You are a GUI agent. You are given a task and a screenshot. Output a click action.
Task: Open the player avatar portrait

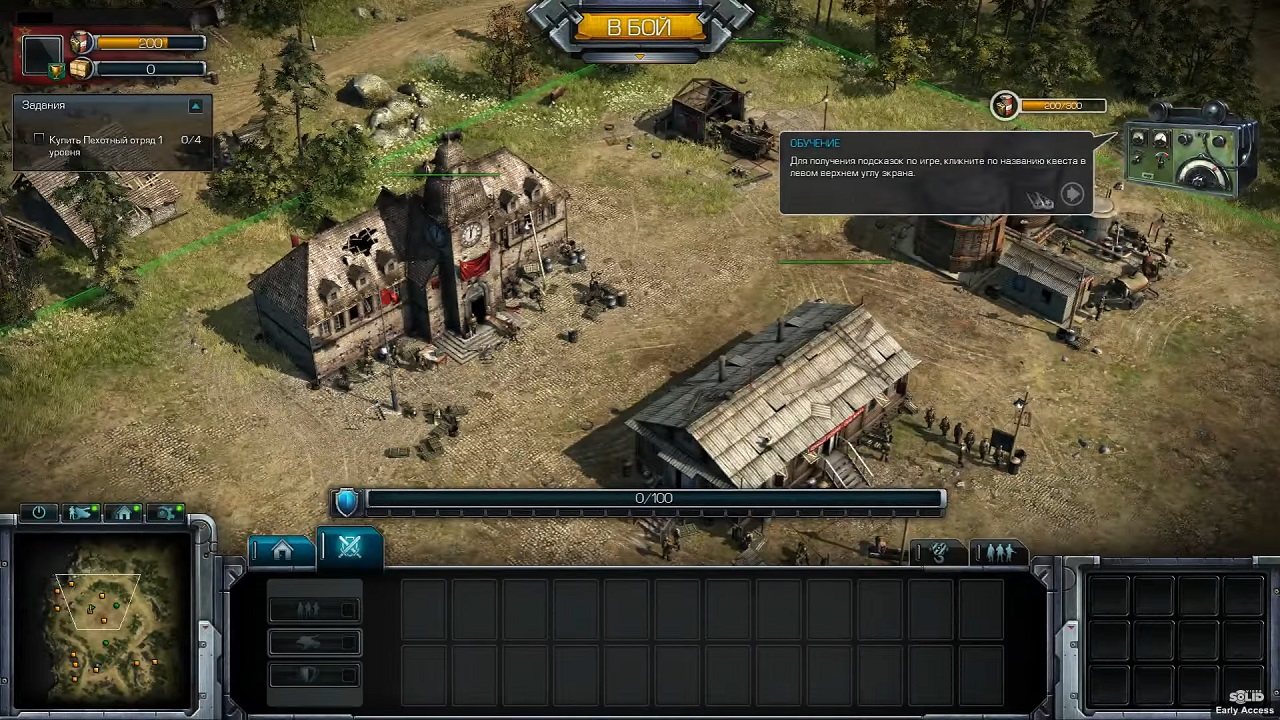coord(42,52)
